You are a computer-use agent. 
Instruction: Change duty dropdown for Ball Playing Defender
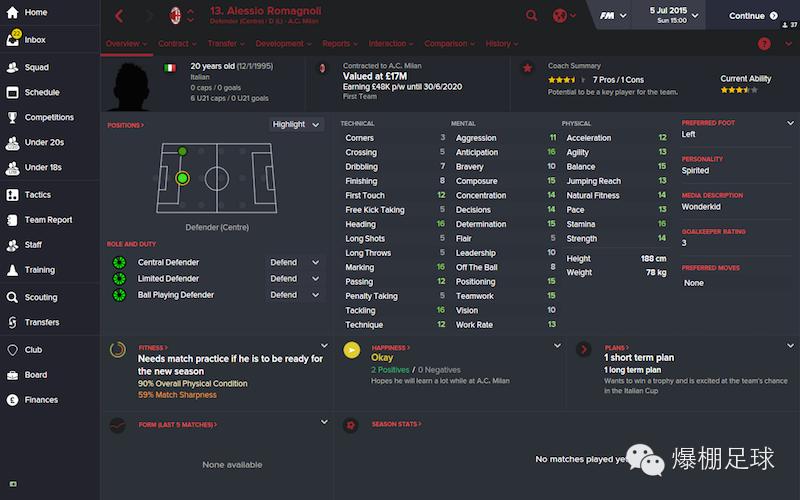pos(295,295)
